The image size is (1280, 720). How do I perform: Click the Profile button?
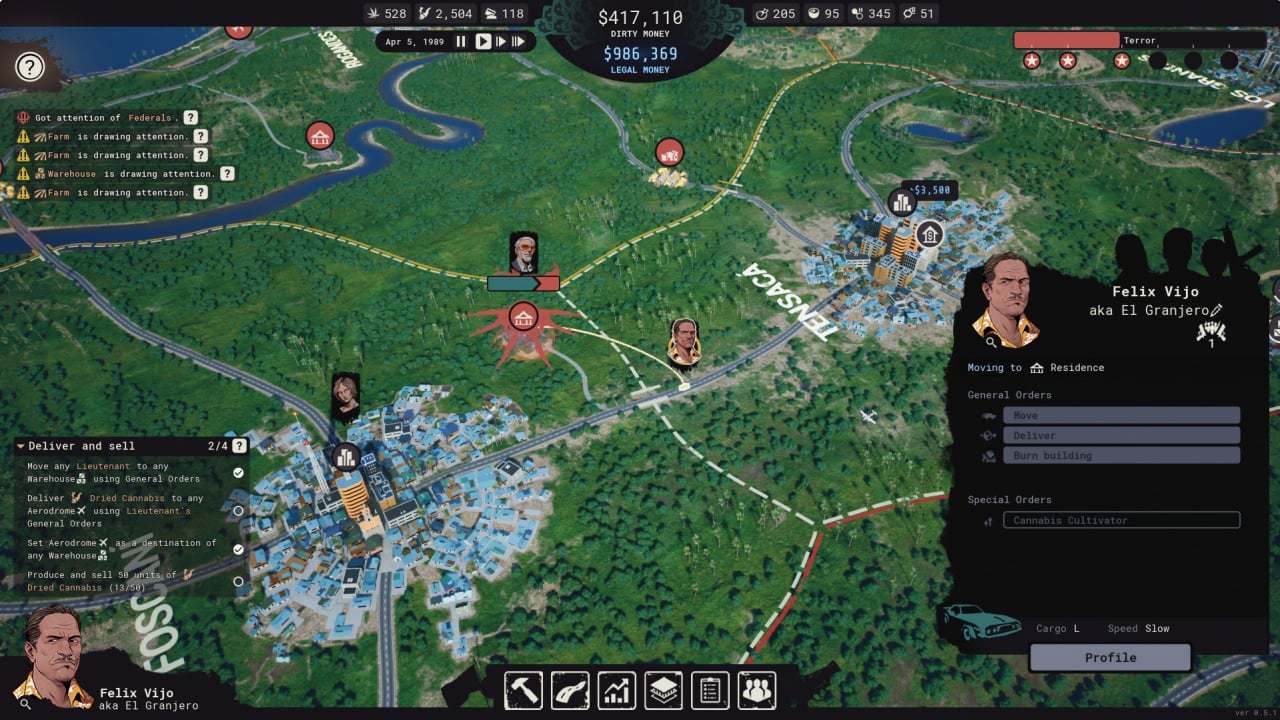coord(1110,658)
